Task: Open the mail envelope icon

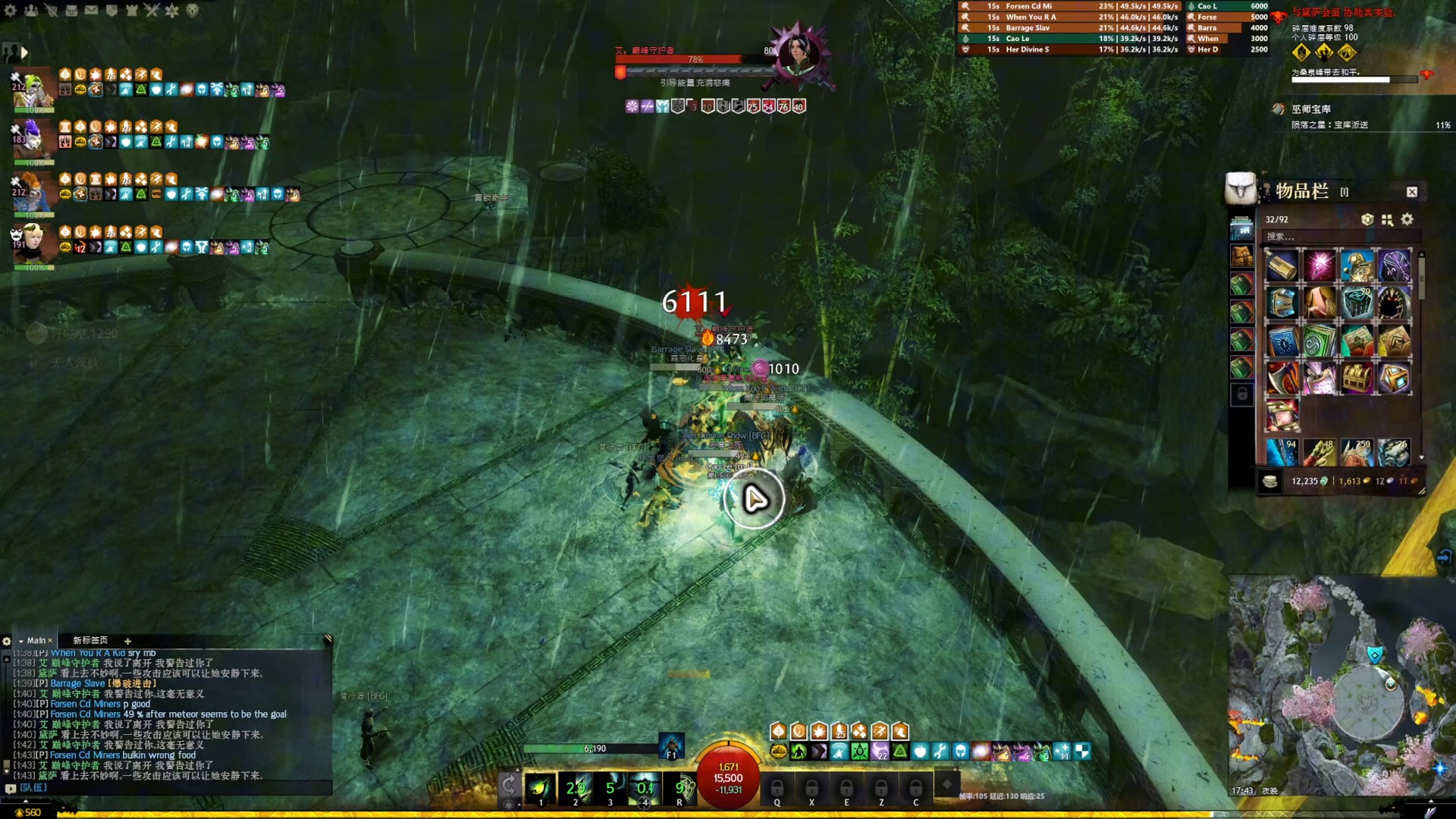Action: pyautogui.click(x=91, y=11)
